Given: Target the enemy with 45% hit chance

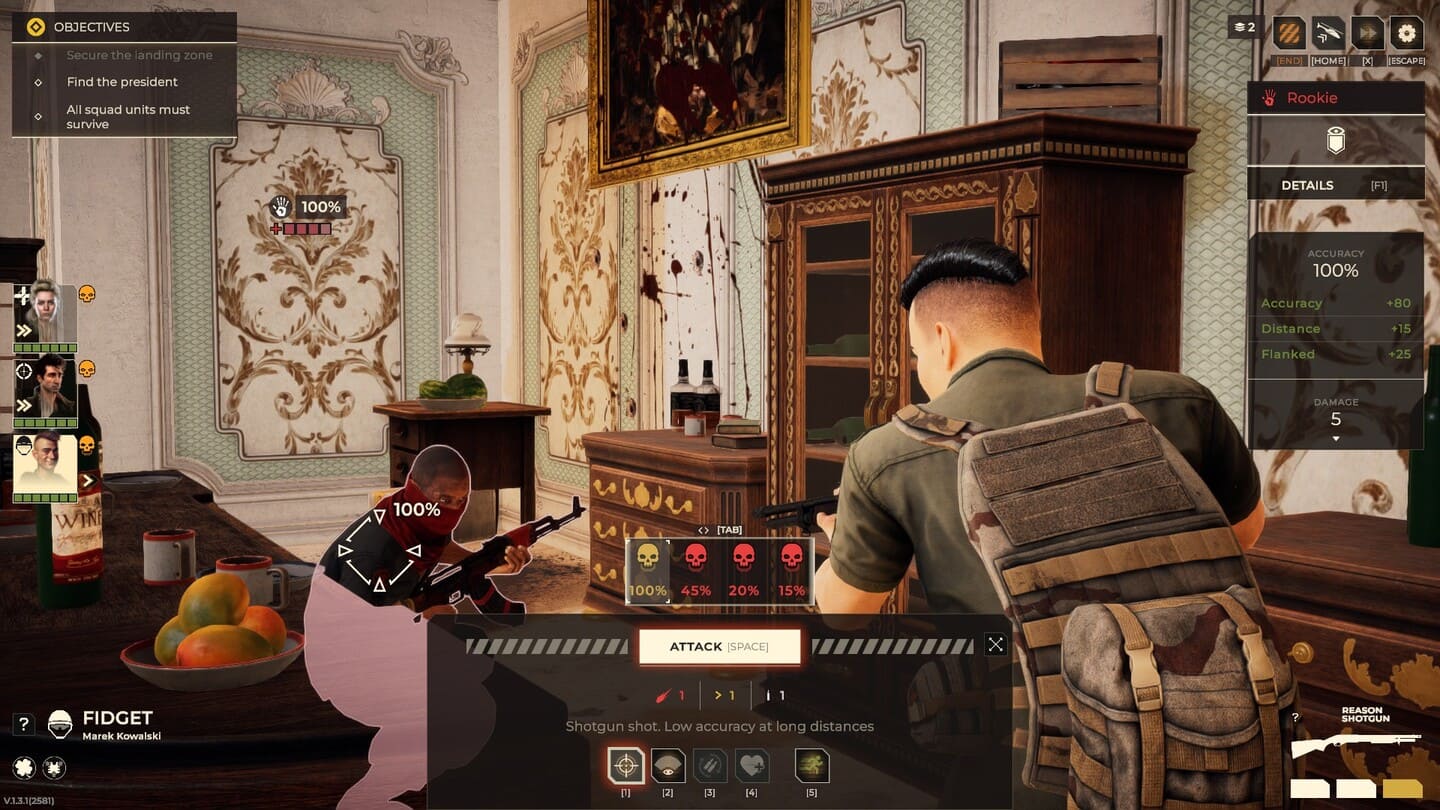Looking at the screenshot, I should pos(696,570).
